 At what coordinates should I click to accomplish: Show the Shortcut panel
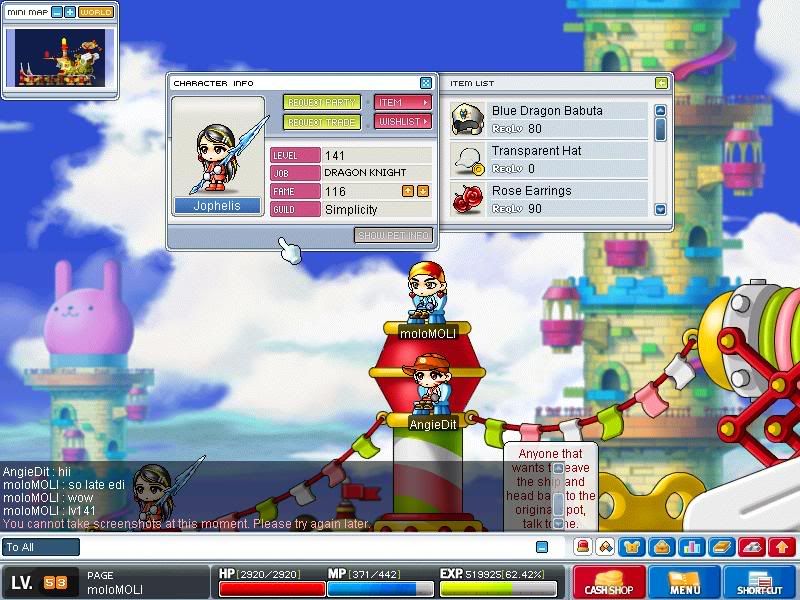pos(759,582)
